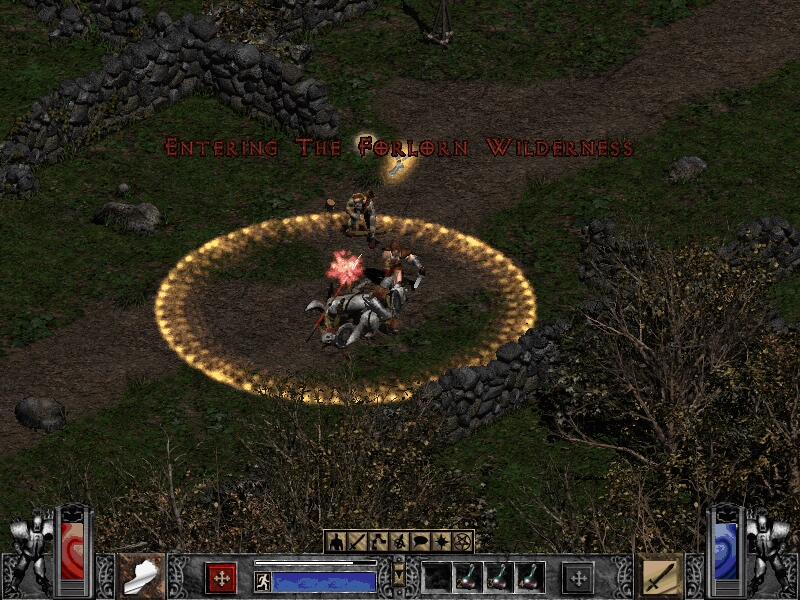The height and width of the screenshot is (600, 800).
Task: Select the right-hand sword attack skill
Action: point(660,575)
